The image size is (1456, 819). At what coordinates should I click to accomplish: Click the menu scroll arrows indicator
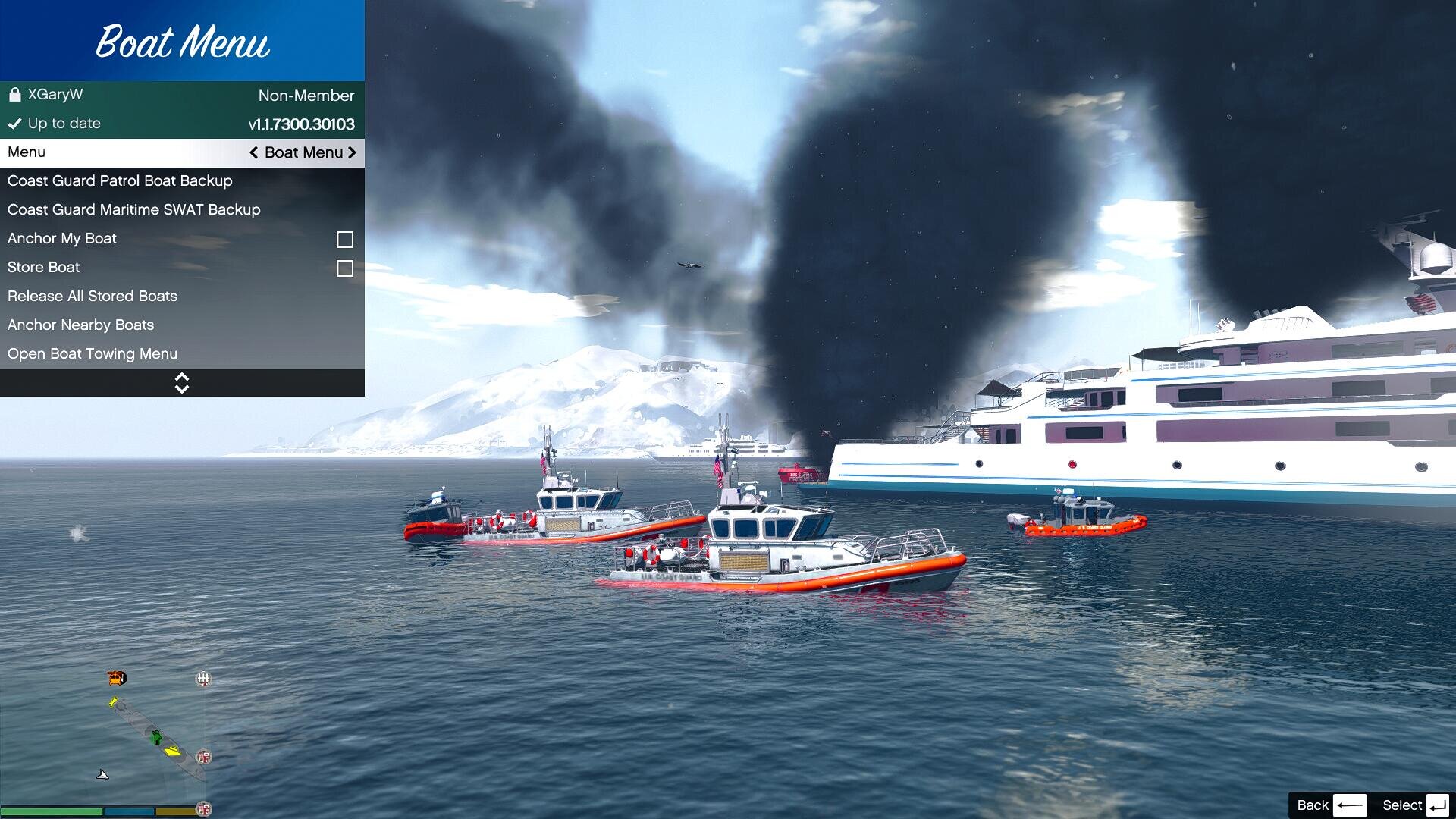(182, 383)
